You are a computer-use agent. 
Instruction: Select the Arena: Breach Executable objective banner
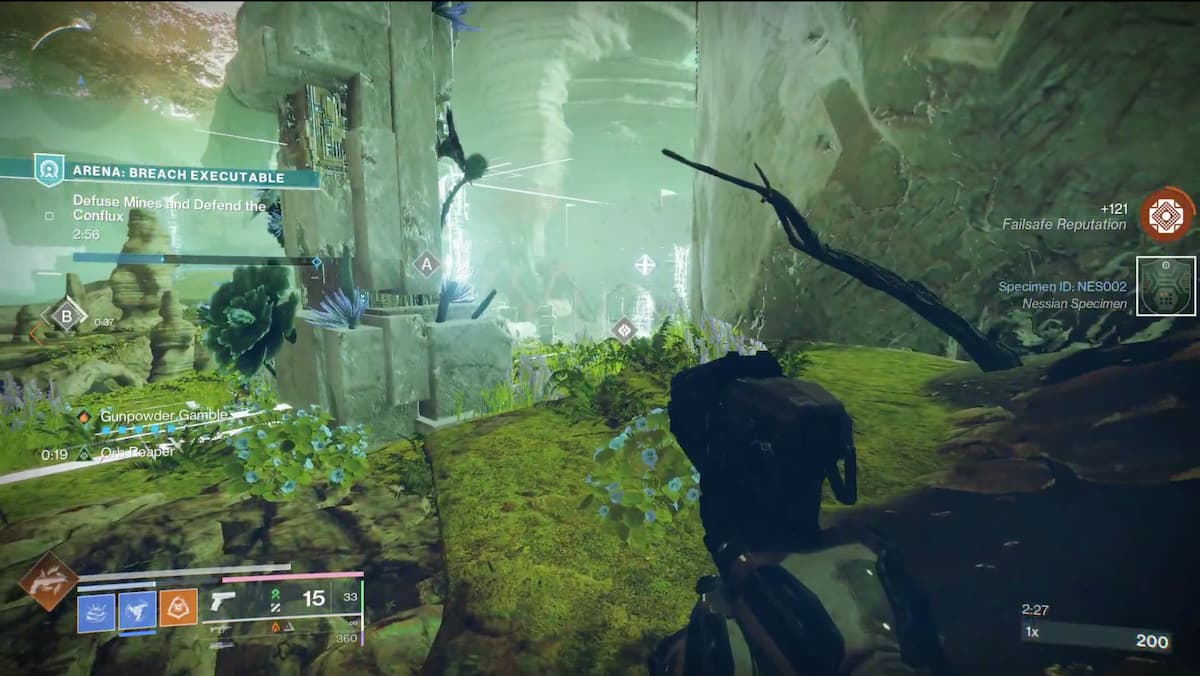click(178, 177)
